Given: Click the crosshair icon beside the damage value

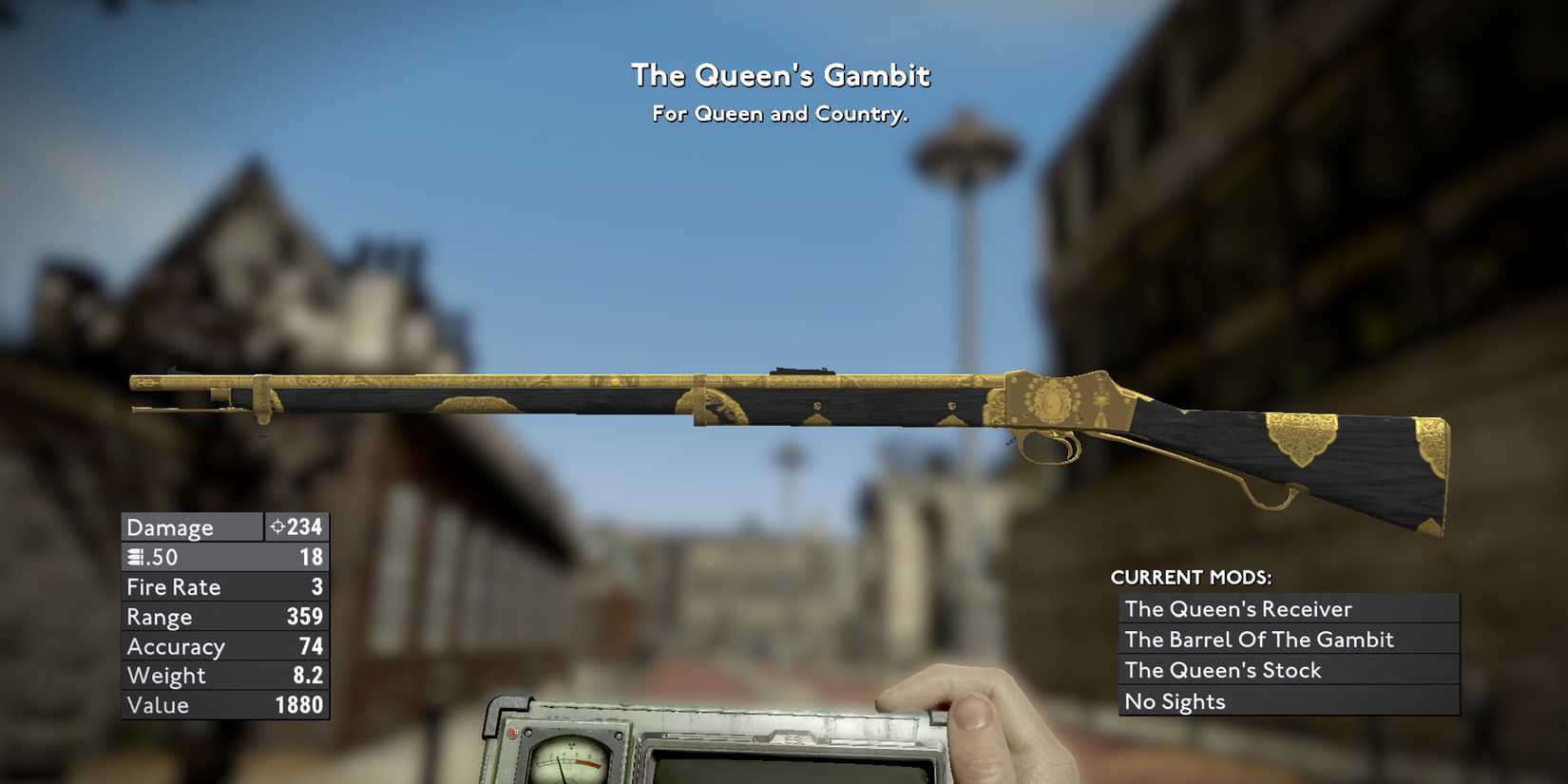Looking at the screenshot, I should click(x=277, y=526).
